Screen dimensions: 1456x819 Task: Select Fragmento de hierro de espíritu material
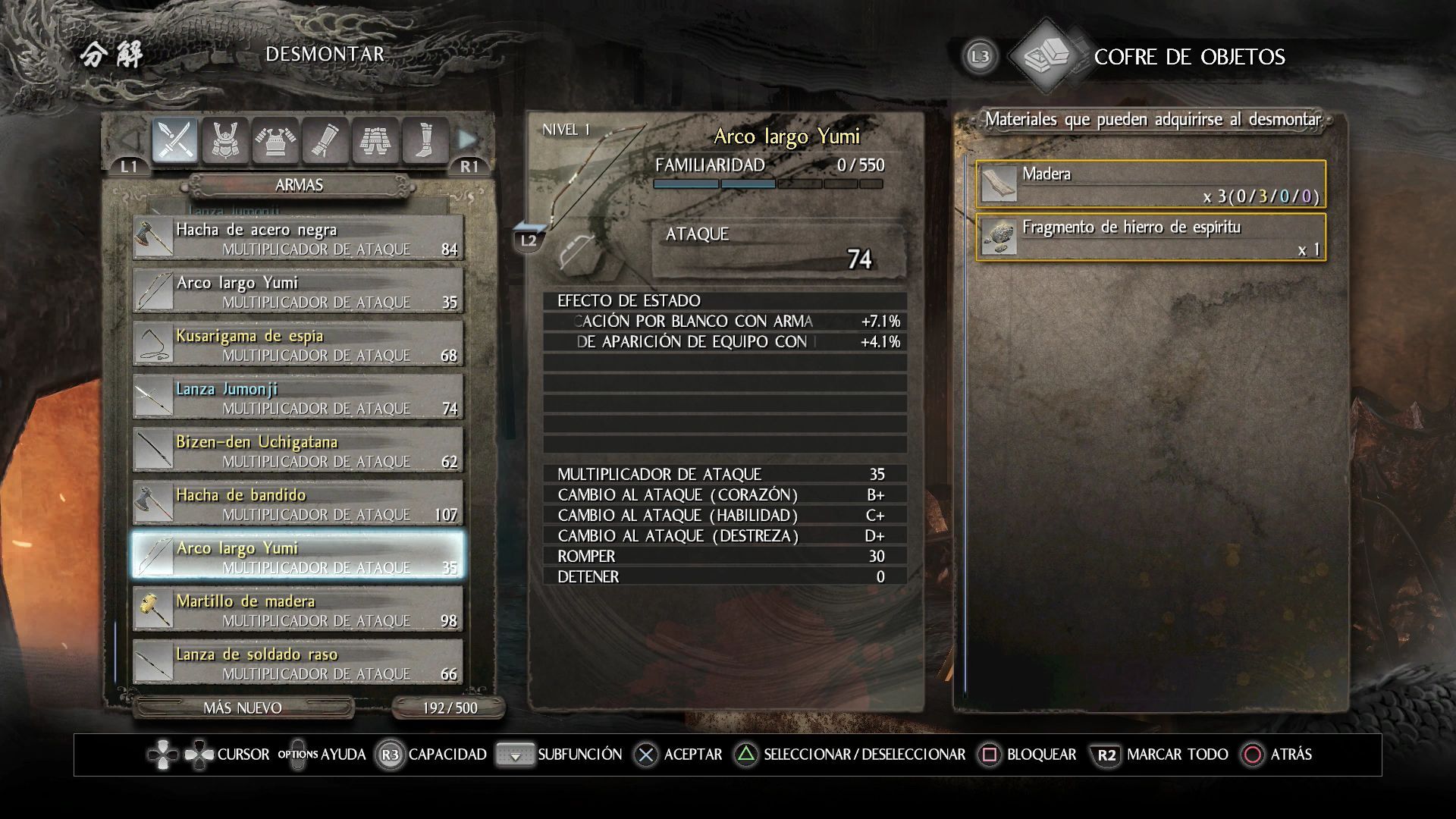1150,237
